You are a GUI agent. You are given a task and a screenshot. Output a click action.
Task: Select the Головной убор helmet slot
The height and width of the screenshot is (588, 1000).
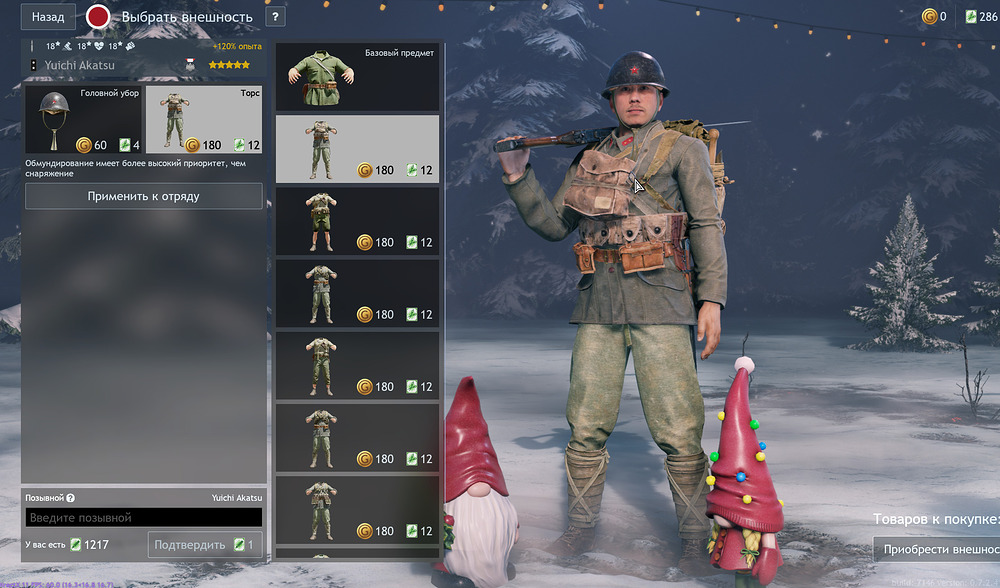[x=83, y=120]
